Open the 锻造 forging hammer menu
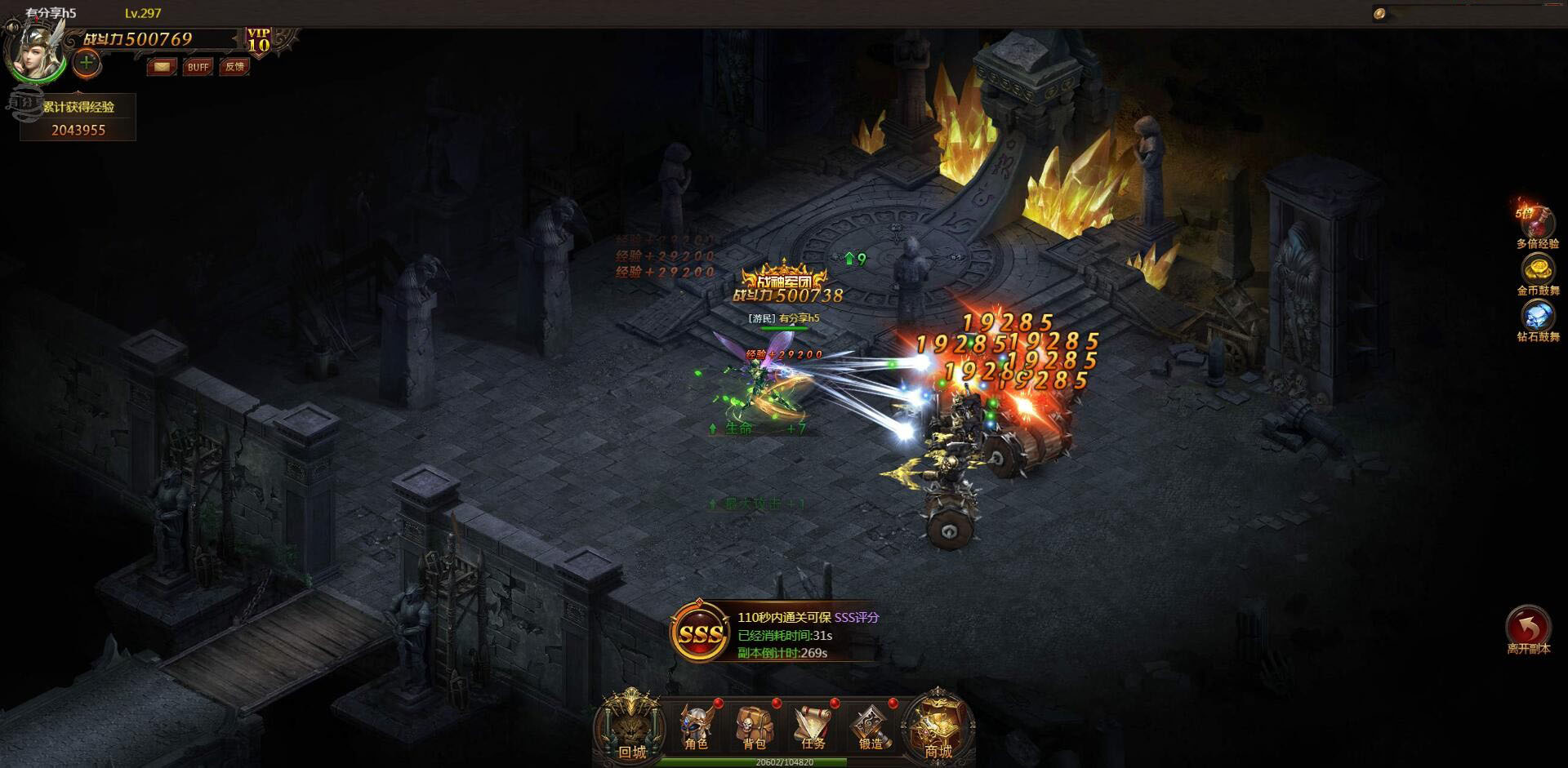The height and width of the screenshot is (768, 1568). 871,726
